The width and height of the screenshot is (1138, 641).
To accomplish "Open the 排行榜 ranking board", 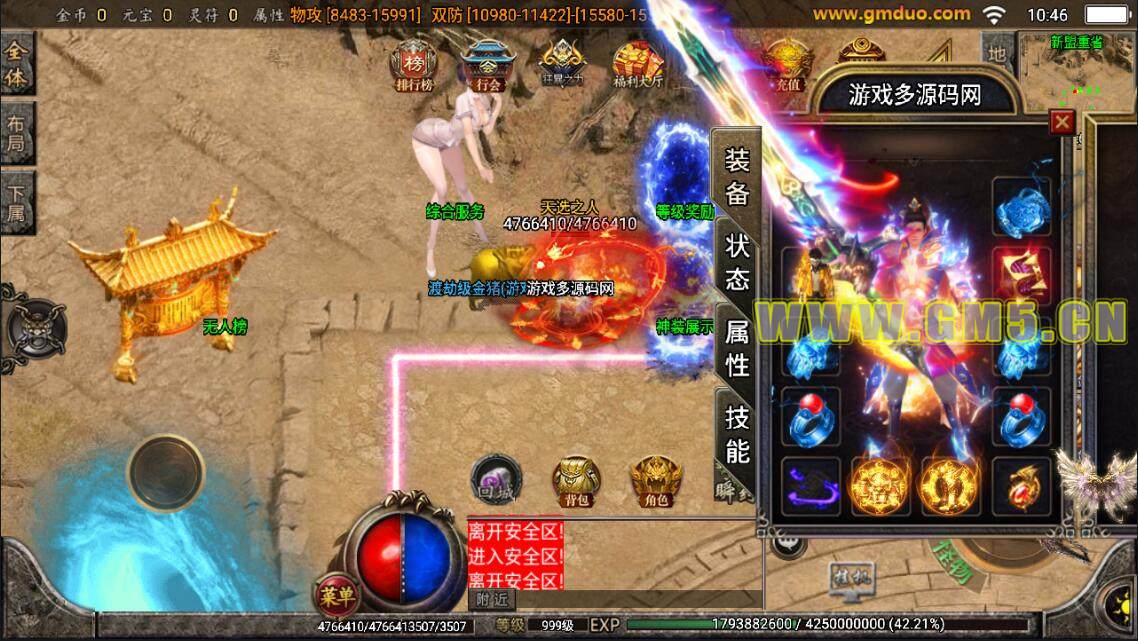I will tap(414, 67).
